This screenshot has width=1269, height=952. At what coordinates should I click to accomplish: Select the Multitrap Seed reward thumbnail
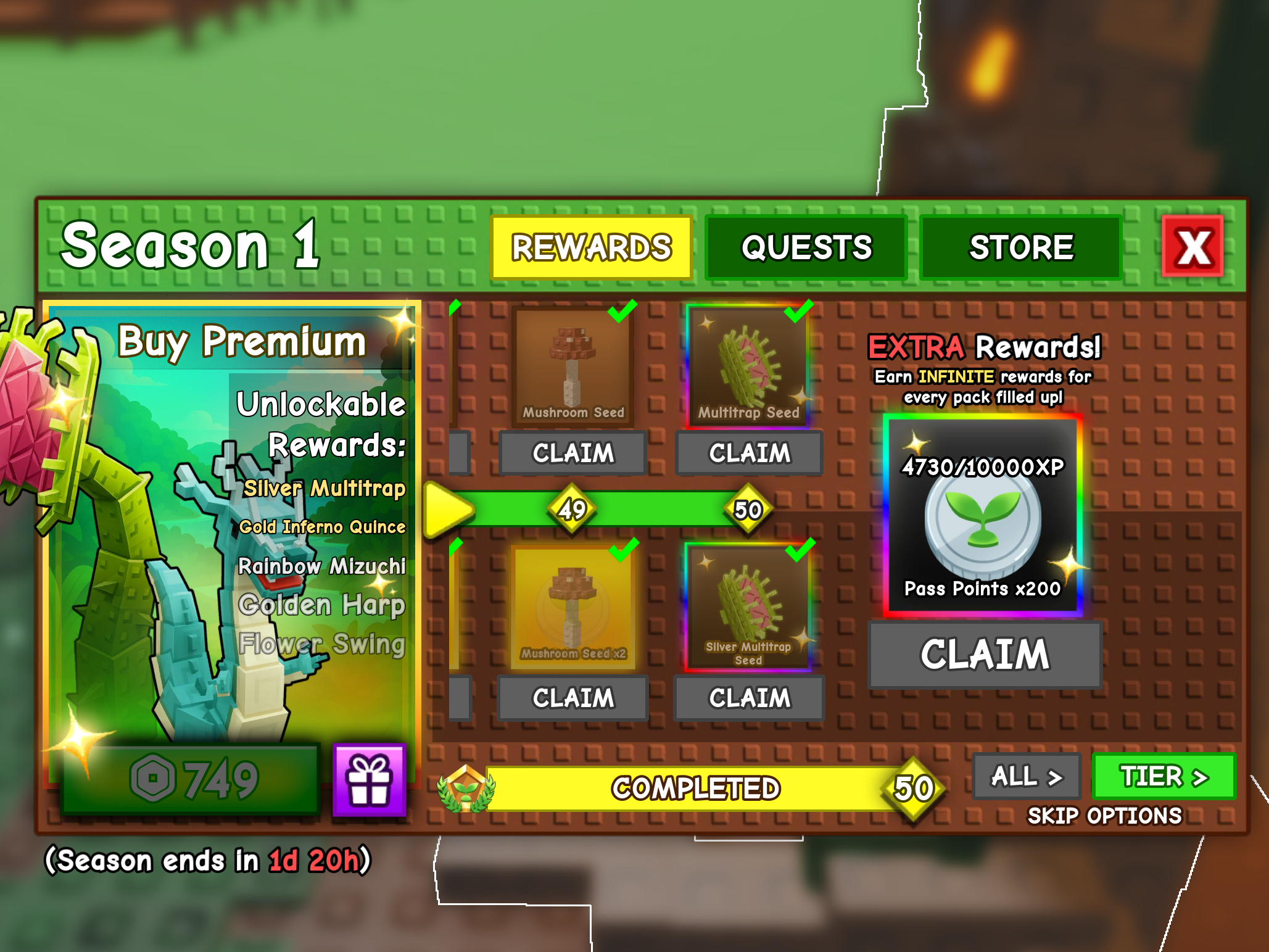749,363
